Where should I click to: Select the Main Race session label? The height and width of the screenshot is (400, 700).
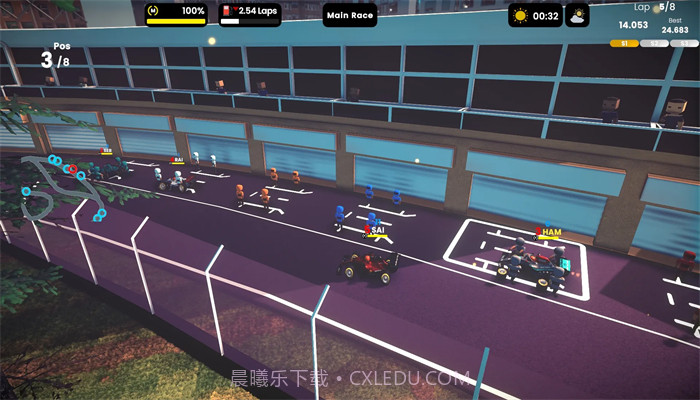(x=350, y=15)
